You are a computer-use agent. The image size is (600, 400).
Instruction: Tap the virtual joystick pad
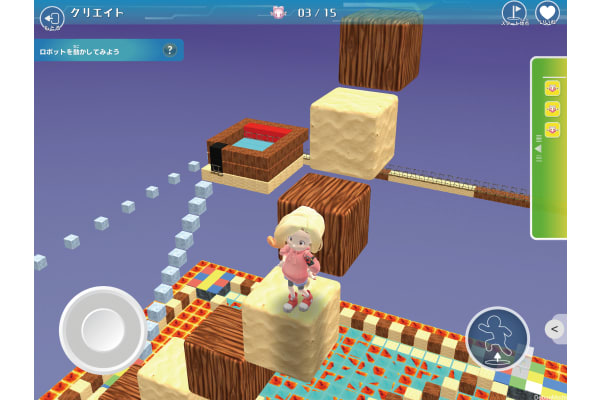pyautogui.click(x=103, y=329)
